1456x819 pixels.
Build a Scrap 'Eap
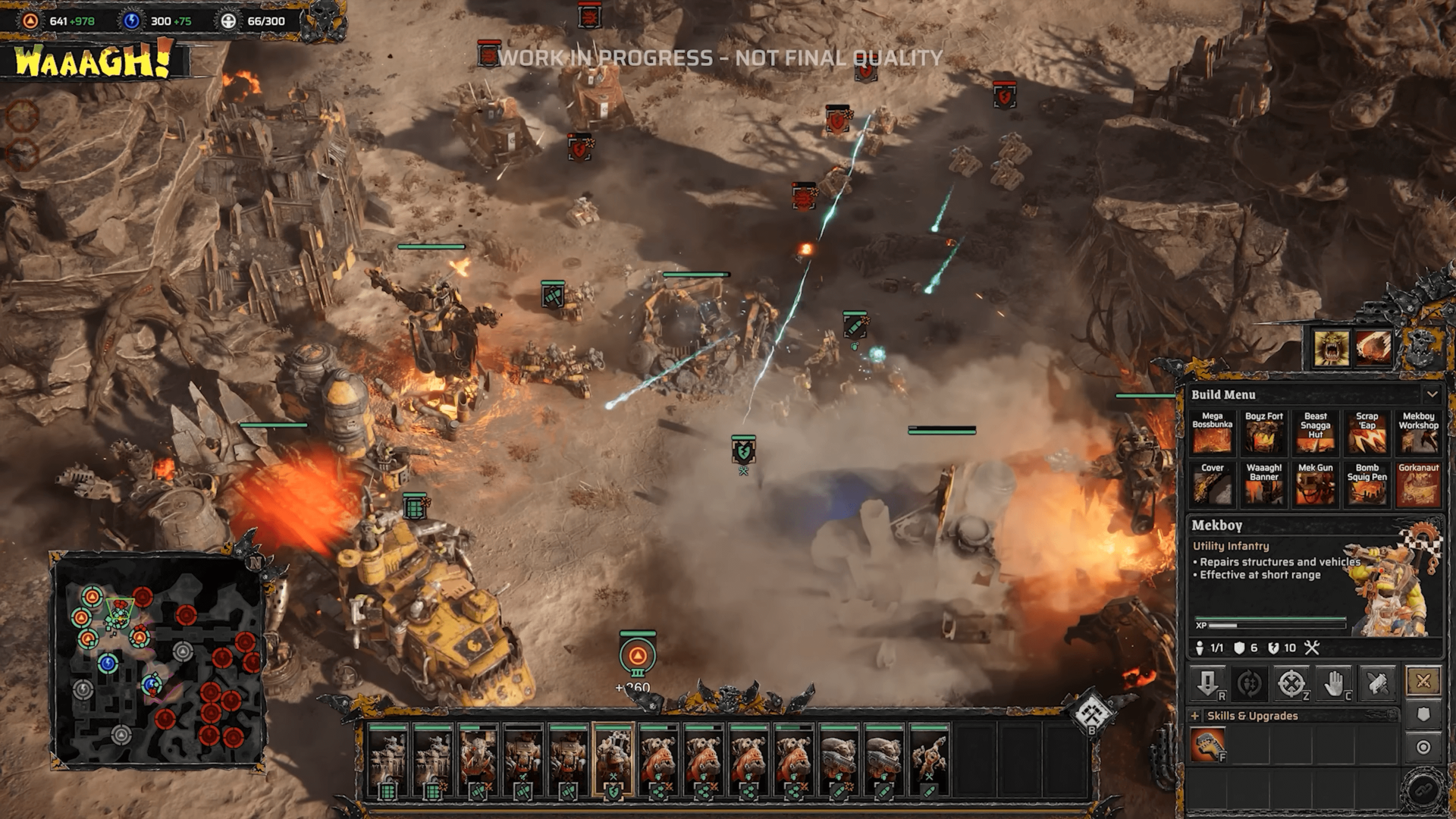[x=1367, y=434]
